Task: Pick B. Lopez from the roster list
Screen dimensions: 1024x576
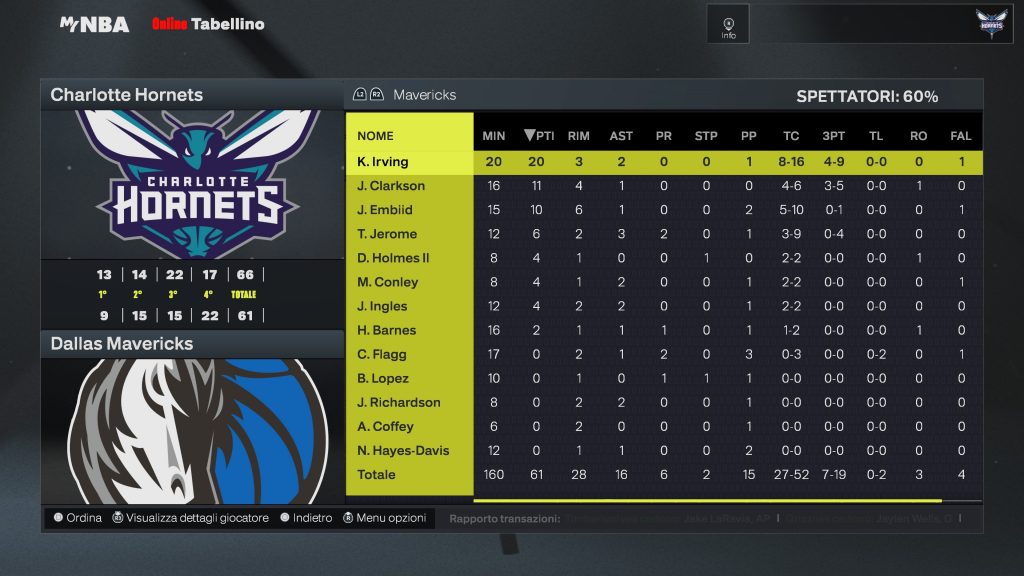Action: (384, 378)
